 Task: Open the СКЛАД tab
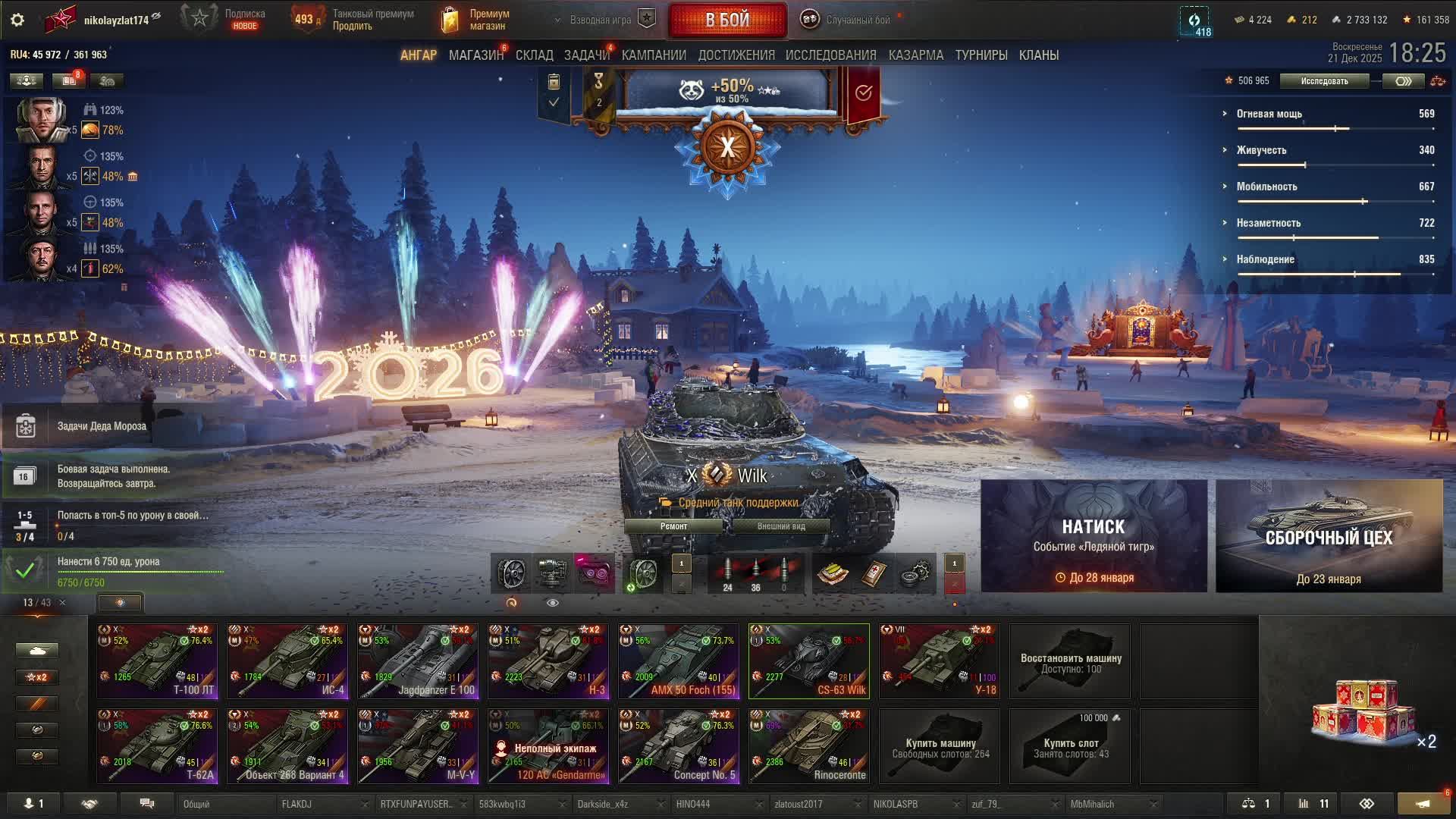pos(534,55)
